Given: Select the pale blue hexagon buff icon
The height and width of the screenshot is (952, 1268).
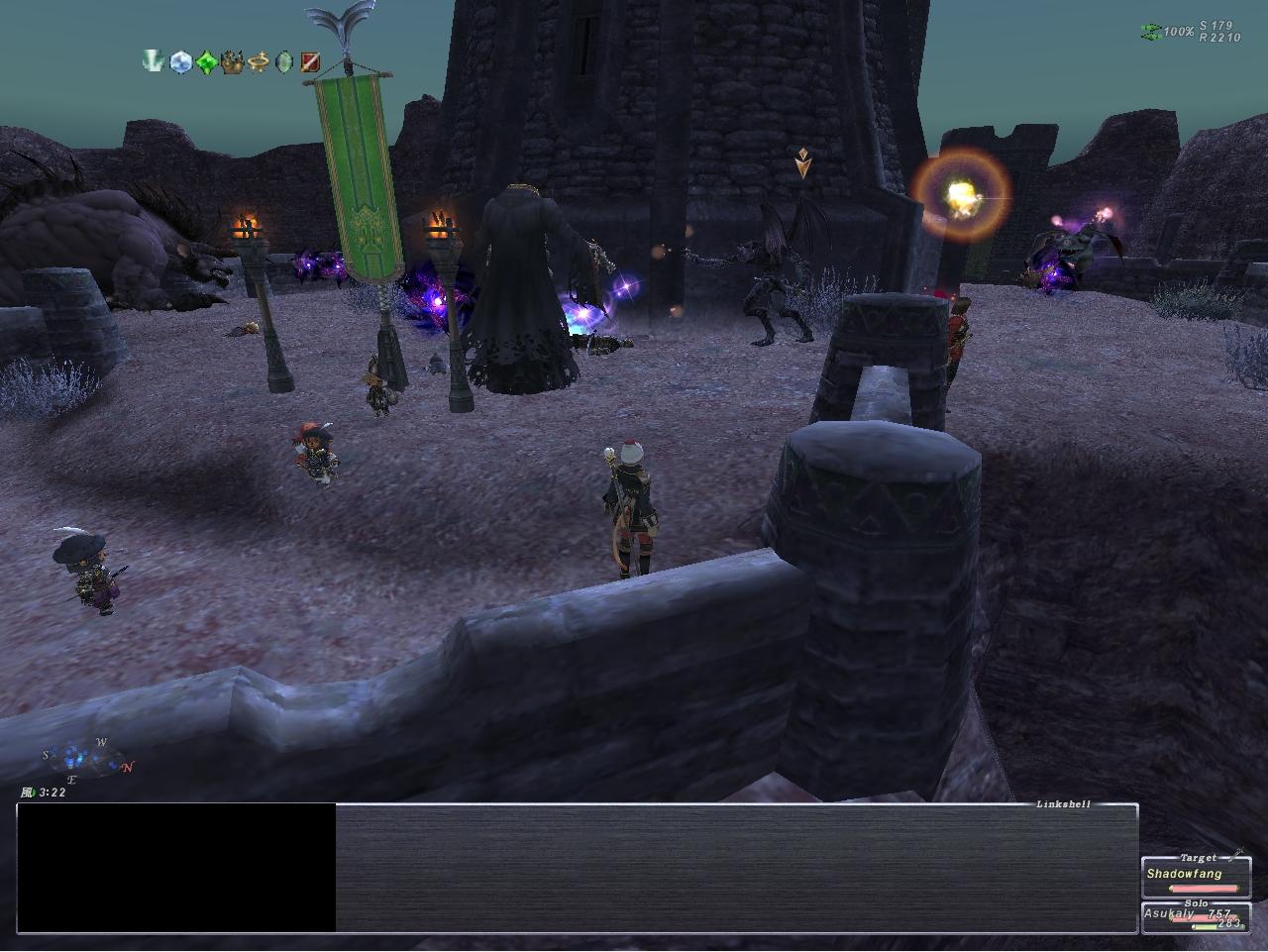Looking at the screenshot, I should click(179, 61).
